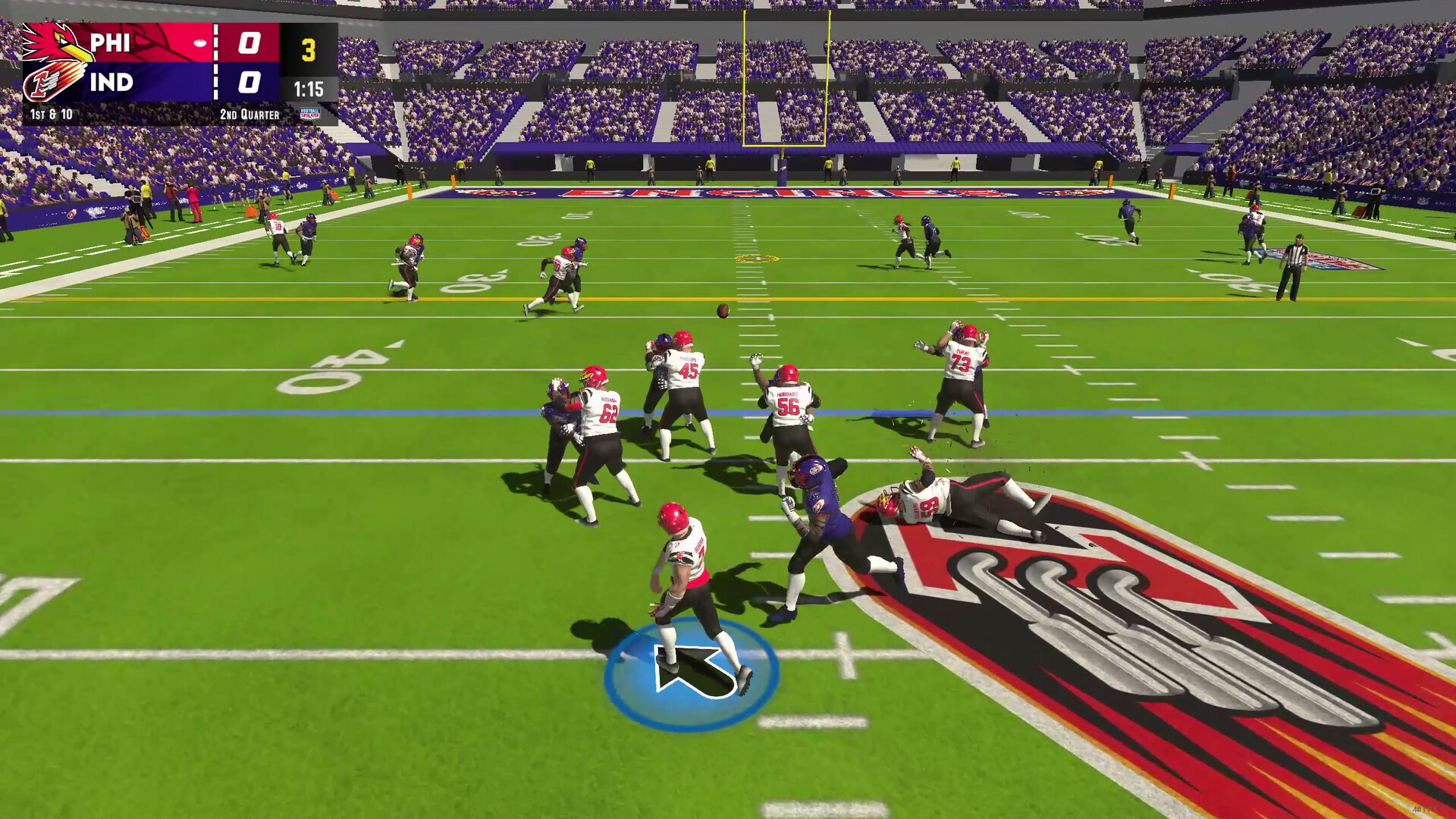Click the PHI score of 0
1456x819 pixels.
250,42
